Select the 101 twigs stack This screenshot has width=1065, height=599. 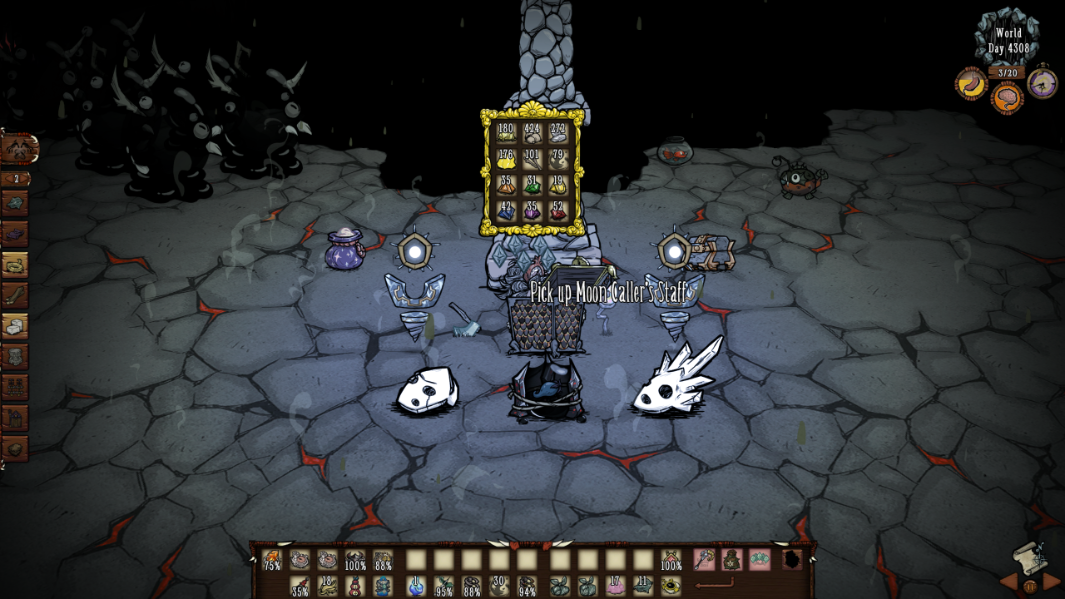tap(532, 159)
